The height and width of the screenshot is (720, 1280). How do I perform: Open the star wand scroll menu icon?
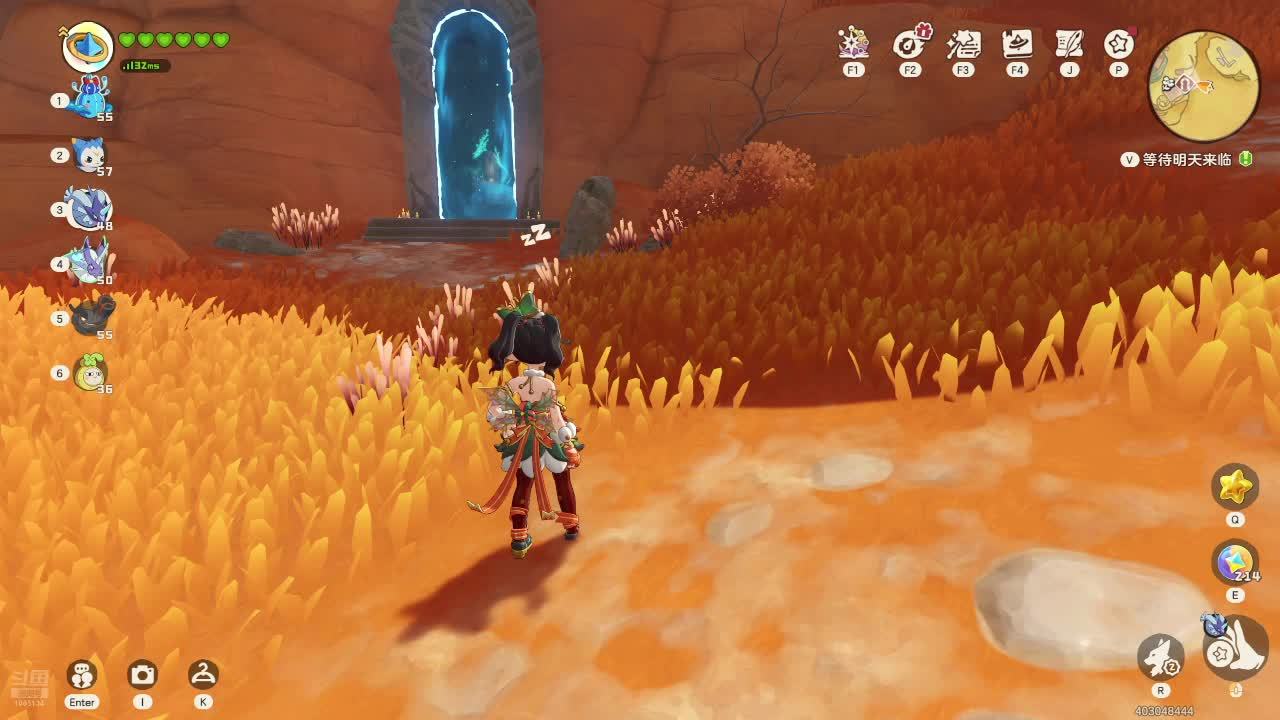(x=963, y=44)
